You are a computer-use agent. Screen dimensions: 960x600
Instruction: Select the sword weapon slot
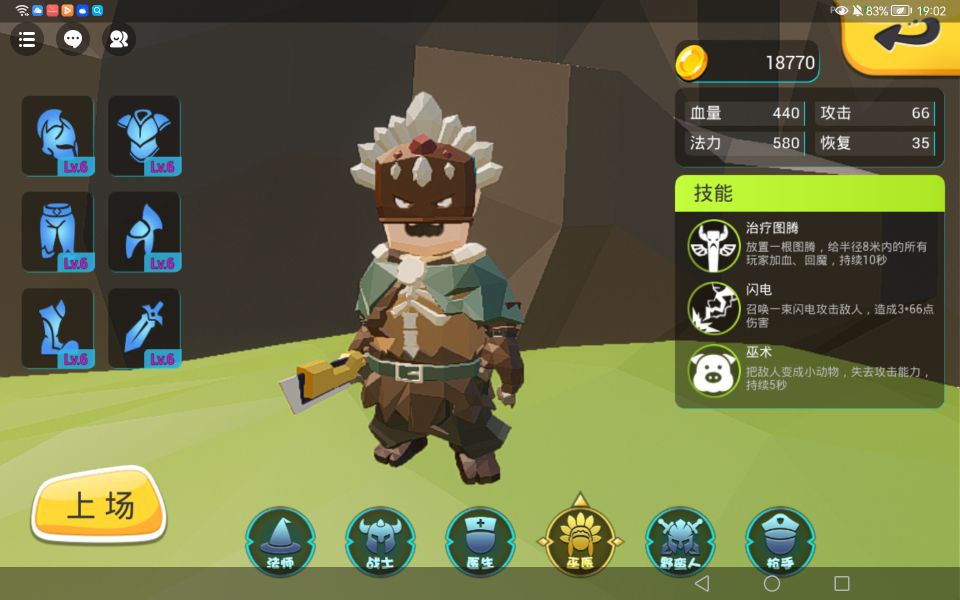click(x=144, y=328)
